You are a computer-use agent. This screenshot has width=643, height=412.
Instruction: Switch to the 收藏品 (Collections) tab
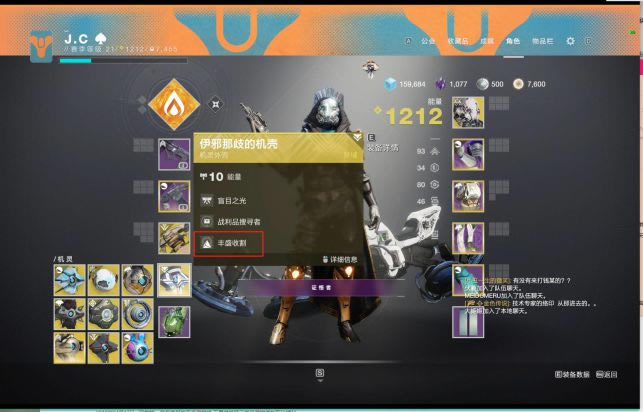[x=456, y=41]
